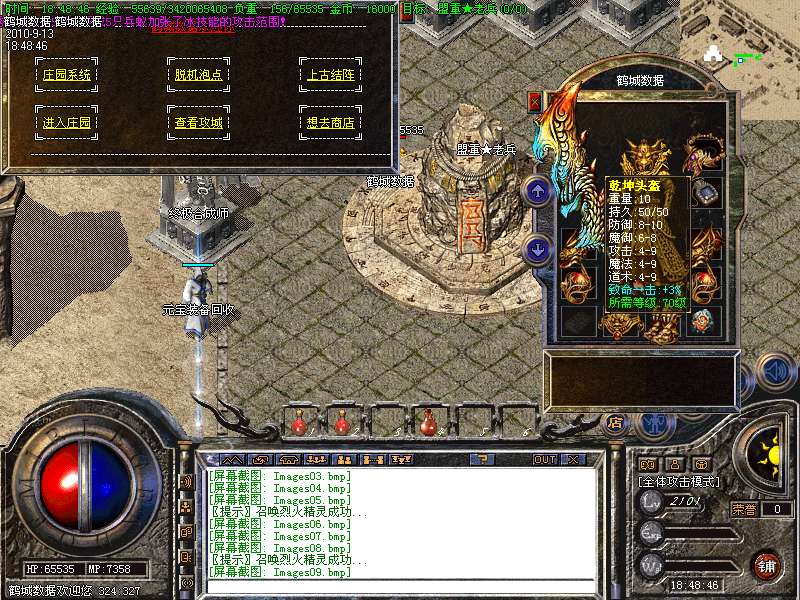Select the 脱机泡点 option

[198, 74]
